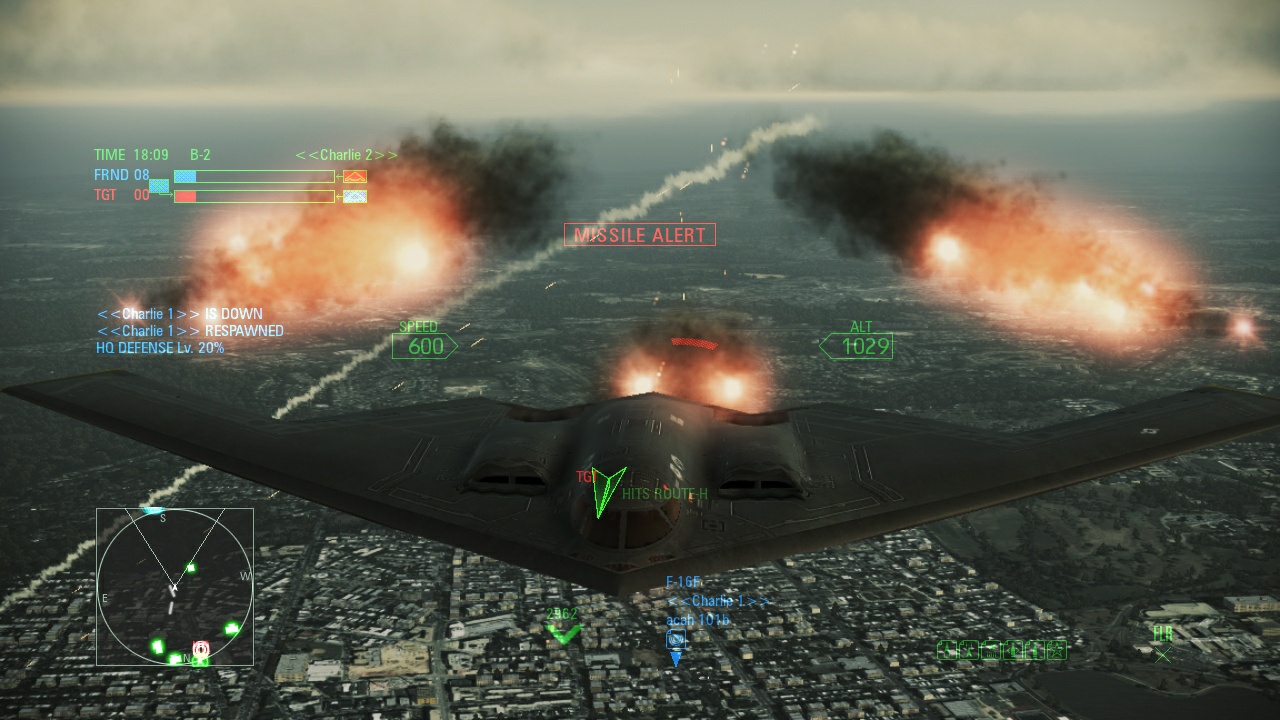Click the blue FRND health gauge bar
This screenshot has height=720, width=1280.
click(x=188, y=176)
